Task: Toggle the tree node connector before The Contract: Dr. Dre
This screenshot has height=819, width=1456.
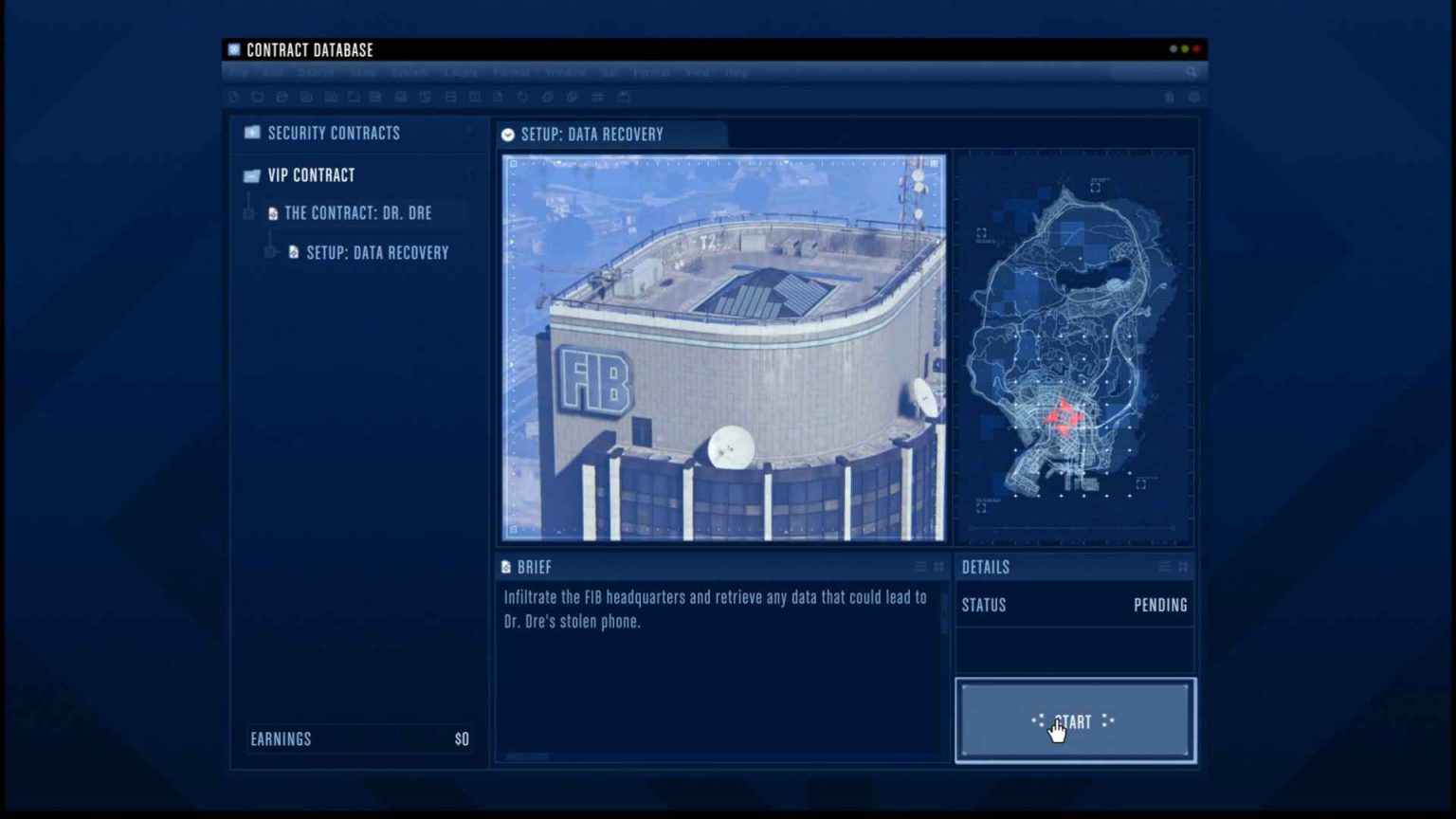Action: tap(249, 212)
